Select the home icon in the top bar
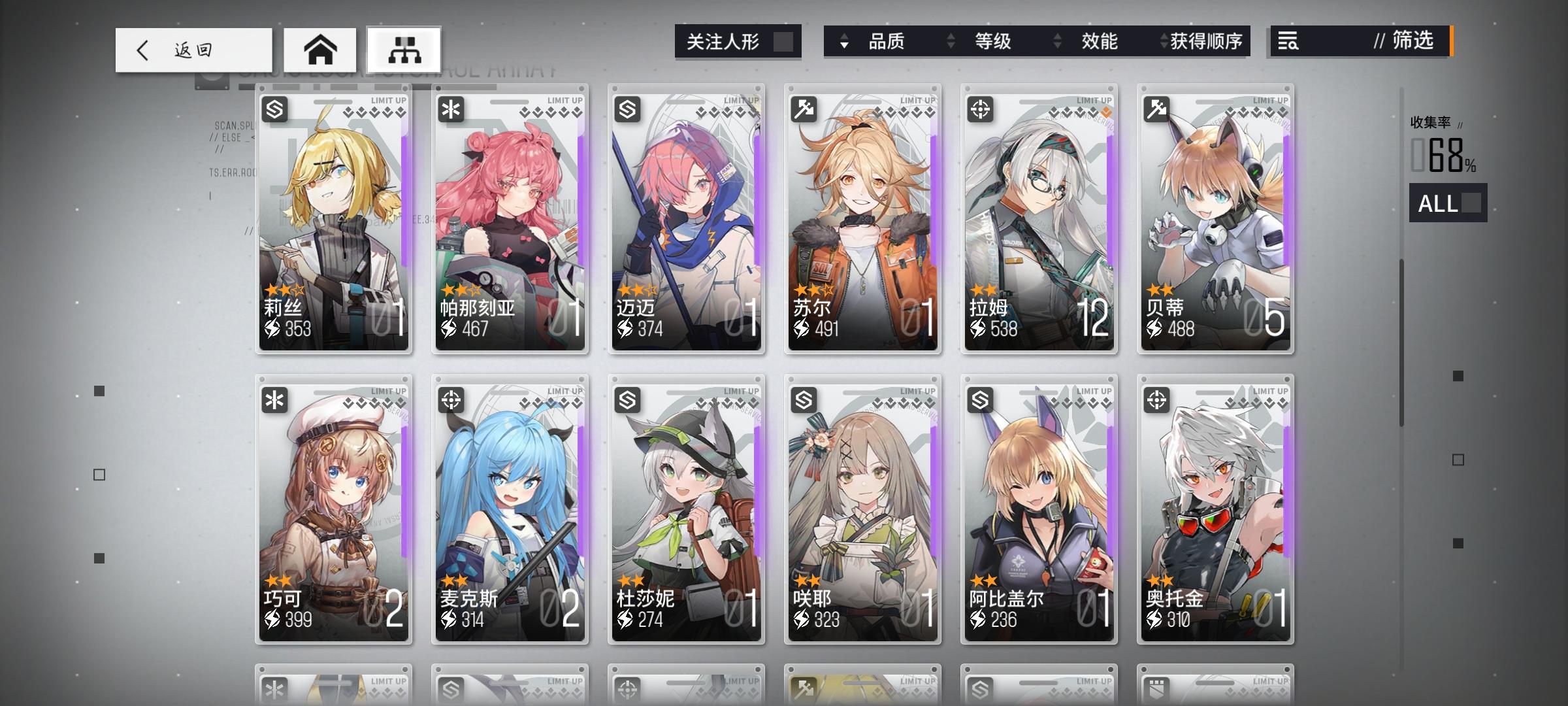The height and width of the screenshot is (706, 1568). [320, 49]
